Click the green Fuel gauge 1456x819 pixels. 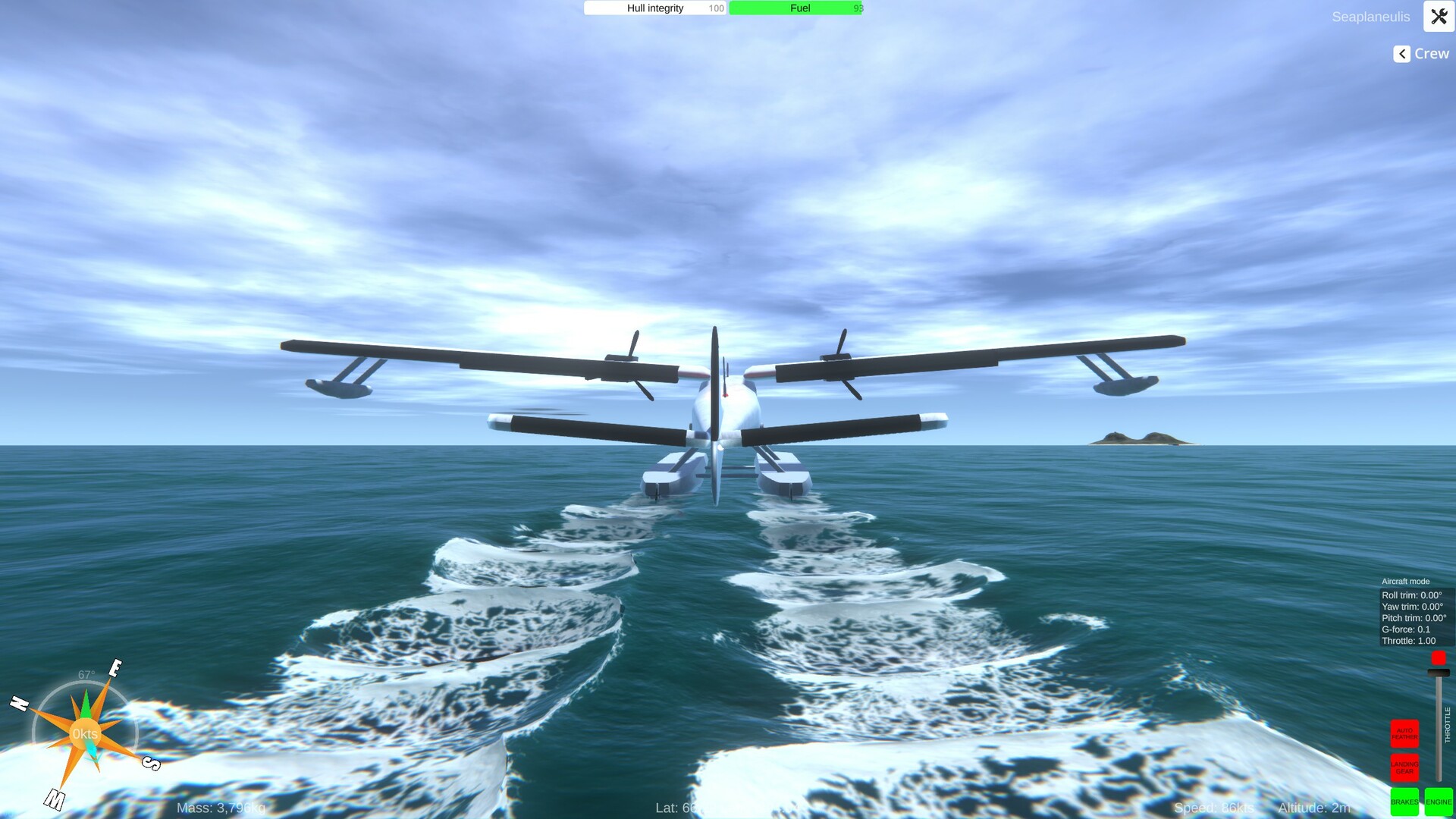795,8
